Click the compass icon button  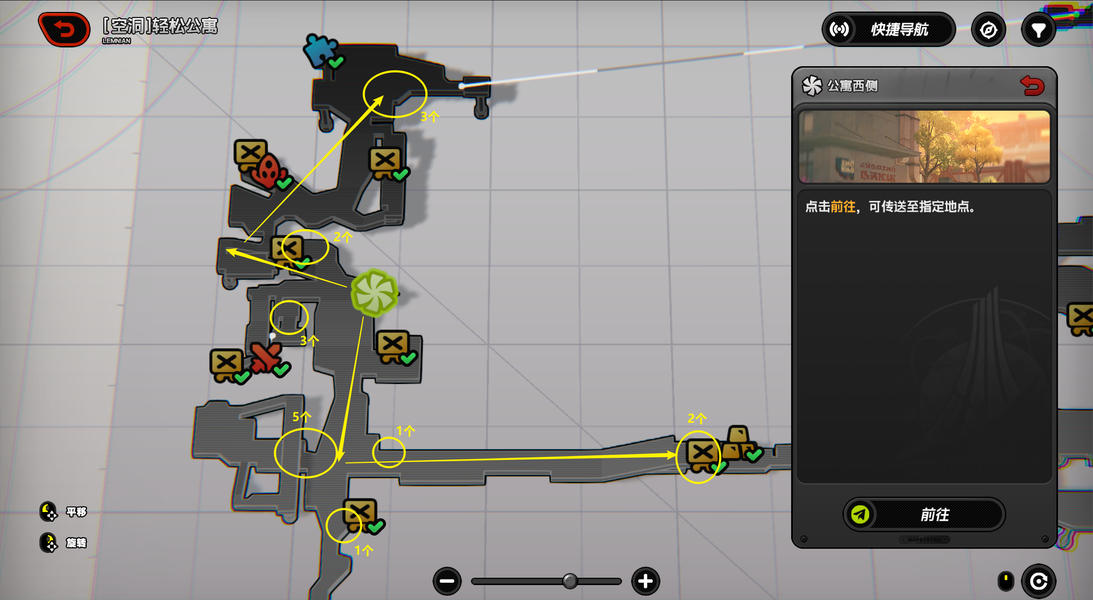[x=989, y=29]
